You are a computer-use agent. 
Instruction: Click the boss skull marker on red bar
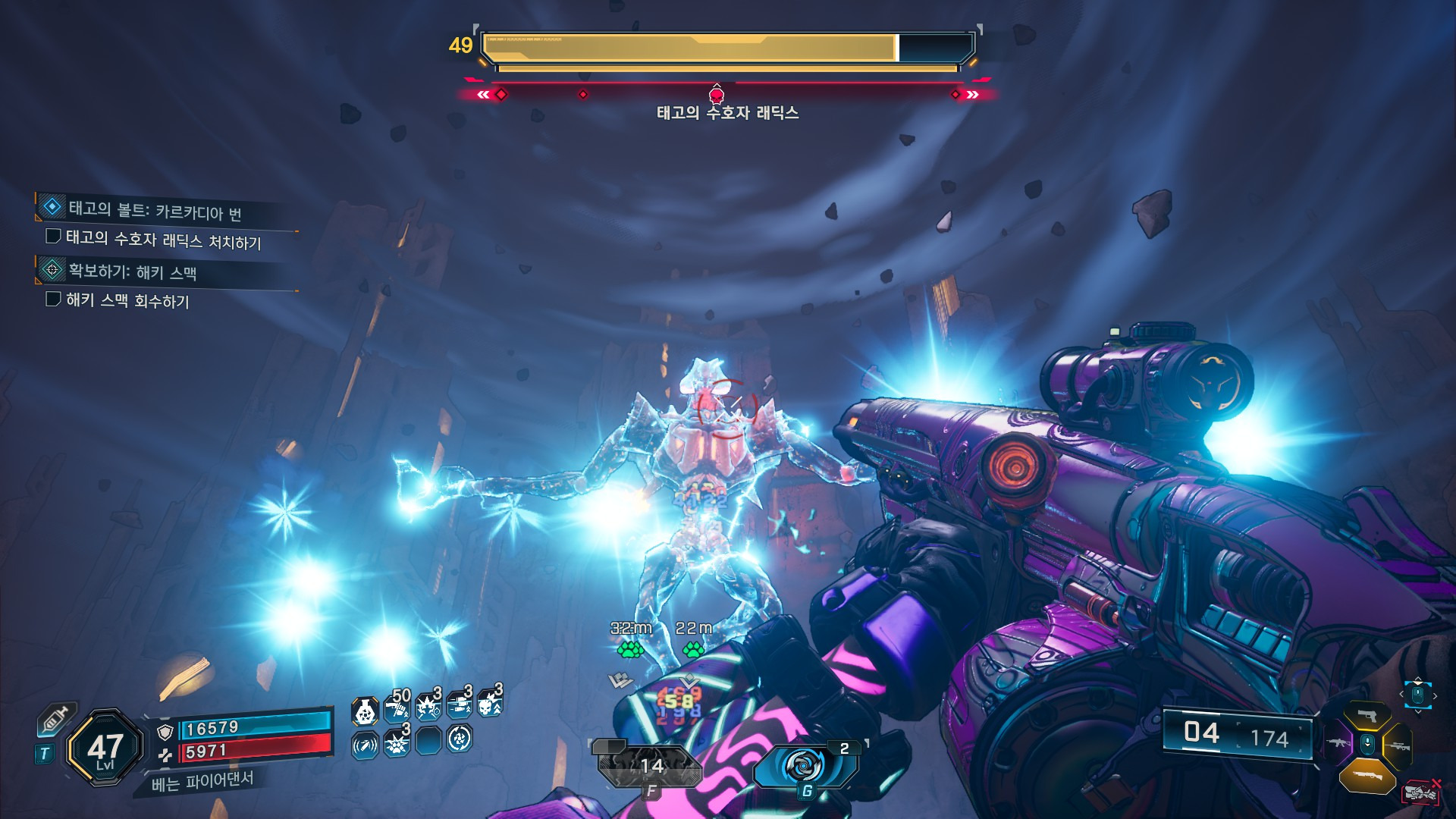(x=716, y=95)
